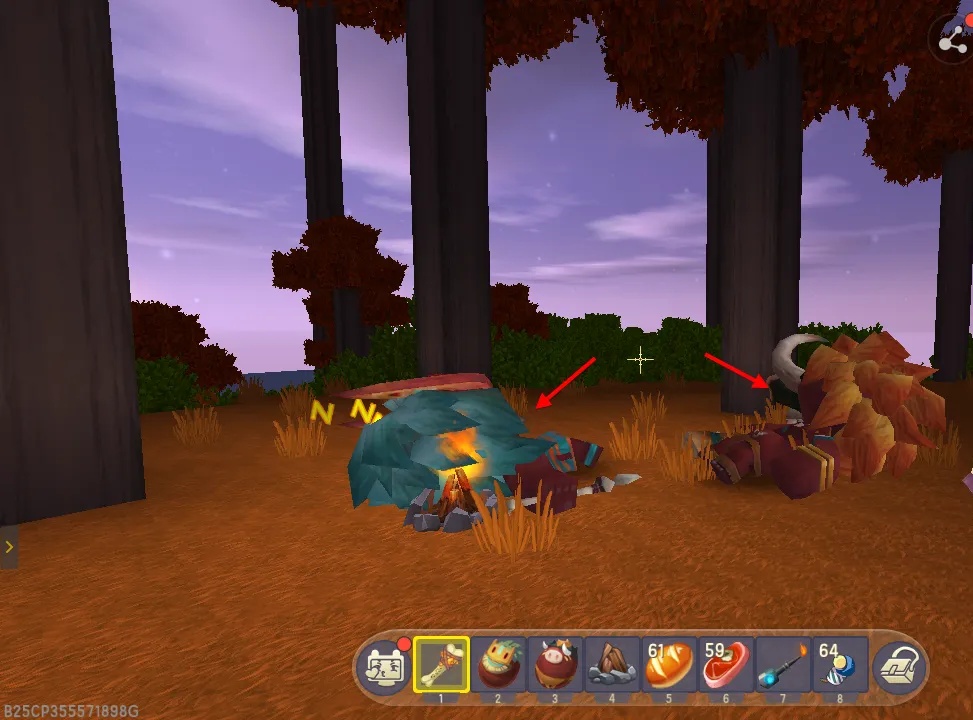This screenshot has height=720, width=973.
Task: Select the tribal mask egg in slot 2
Action: pos(498,663)
